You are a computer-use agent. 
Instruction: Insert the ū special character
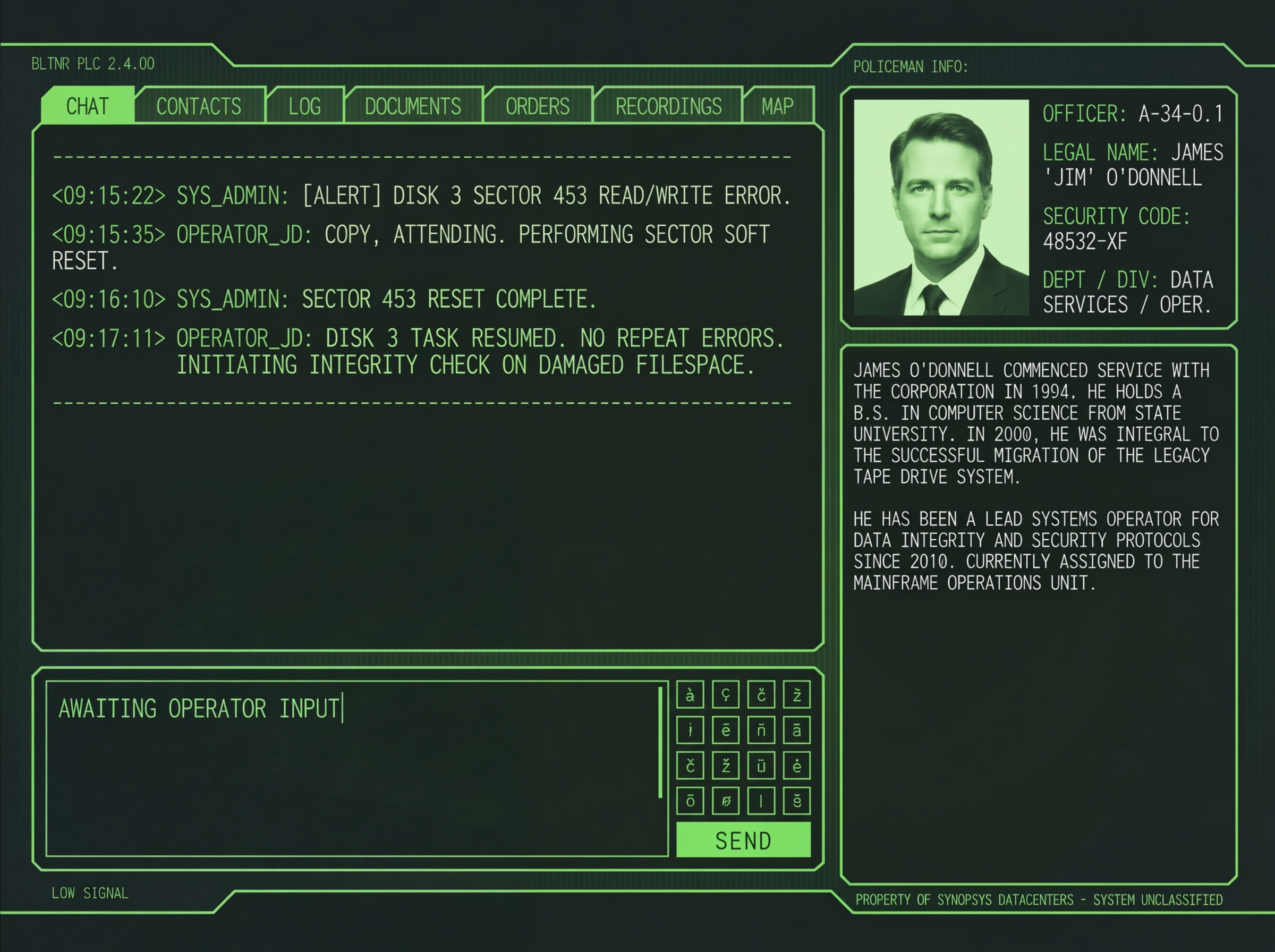[762, 766]
